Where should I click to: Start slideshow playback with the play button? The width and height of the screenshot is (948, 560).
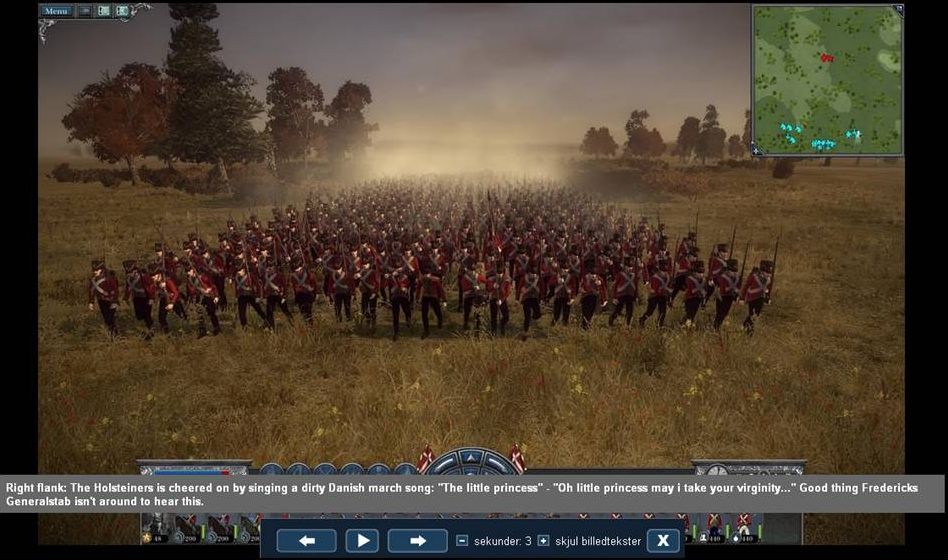coord(362,541)
